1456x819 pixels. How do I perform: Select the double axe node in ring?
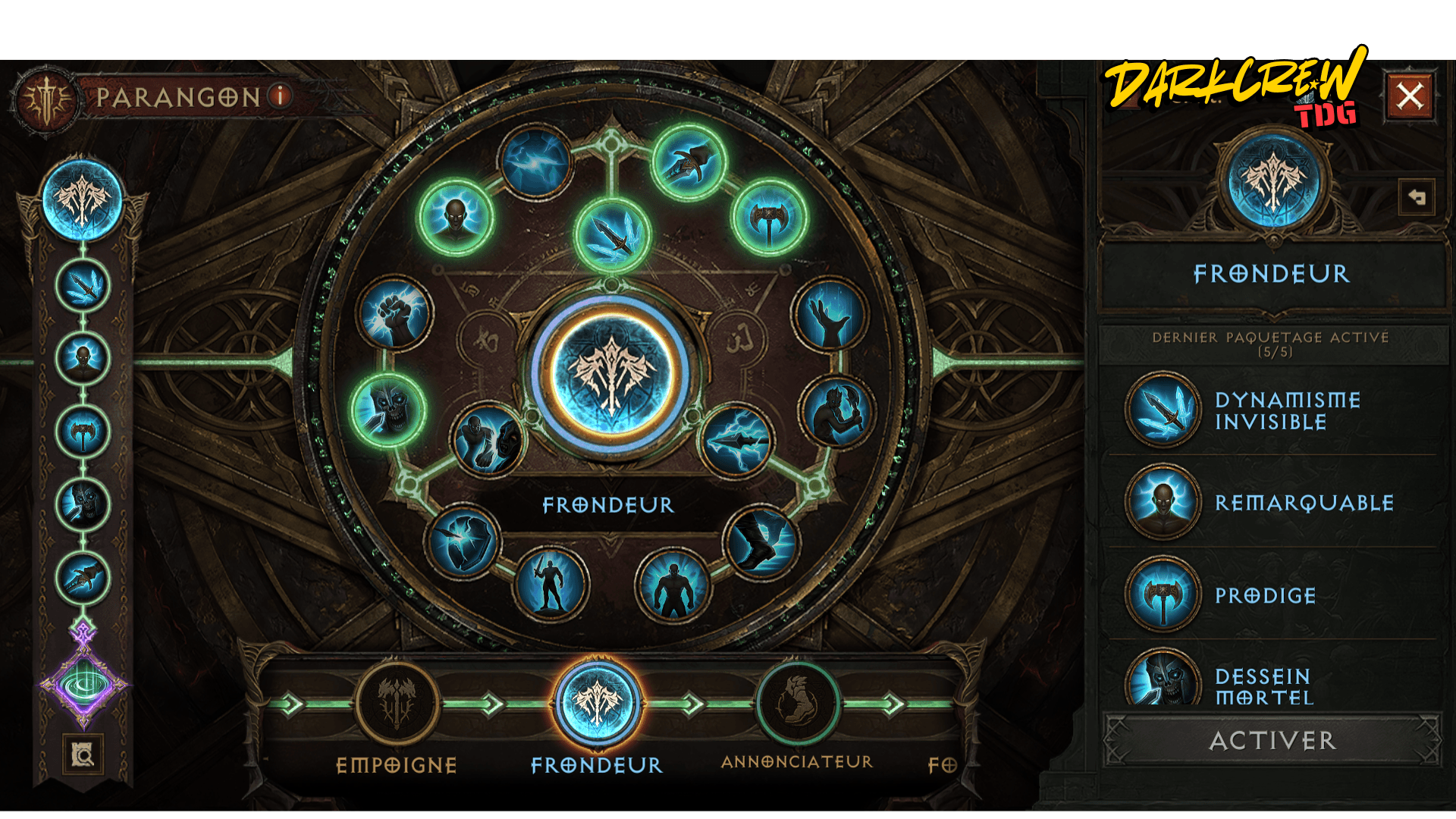769,218
